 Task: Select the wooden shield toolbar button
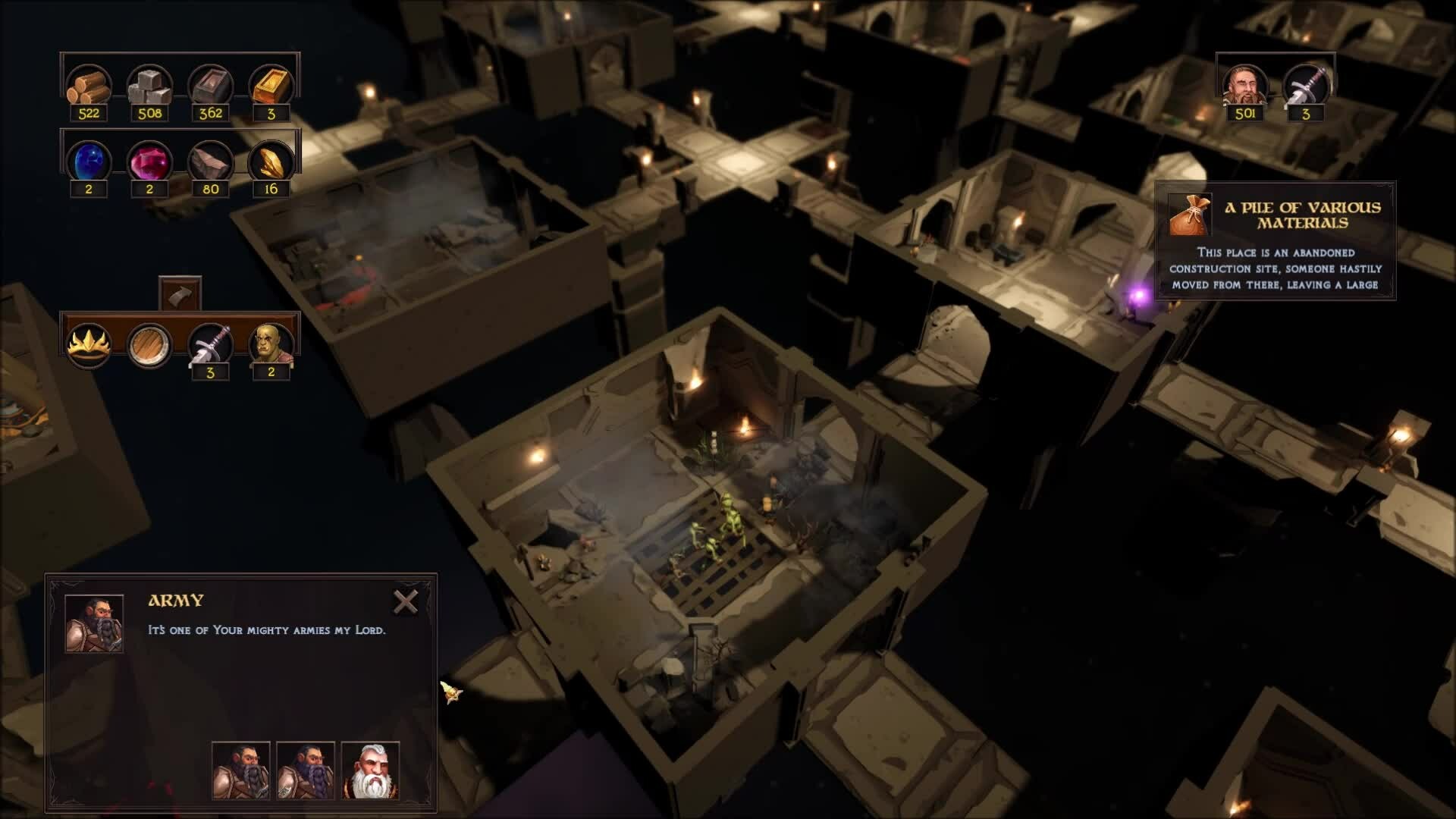[149, 345]
